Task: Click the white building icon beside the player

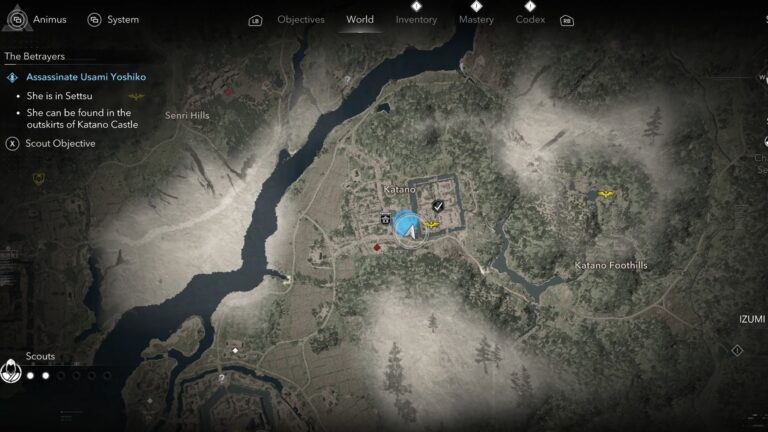Action: 385,217
